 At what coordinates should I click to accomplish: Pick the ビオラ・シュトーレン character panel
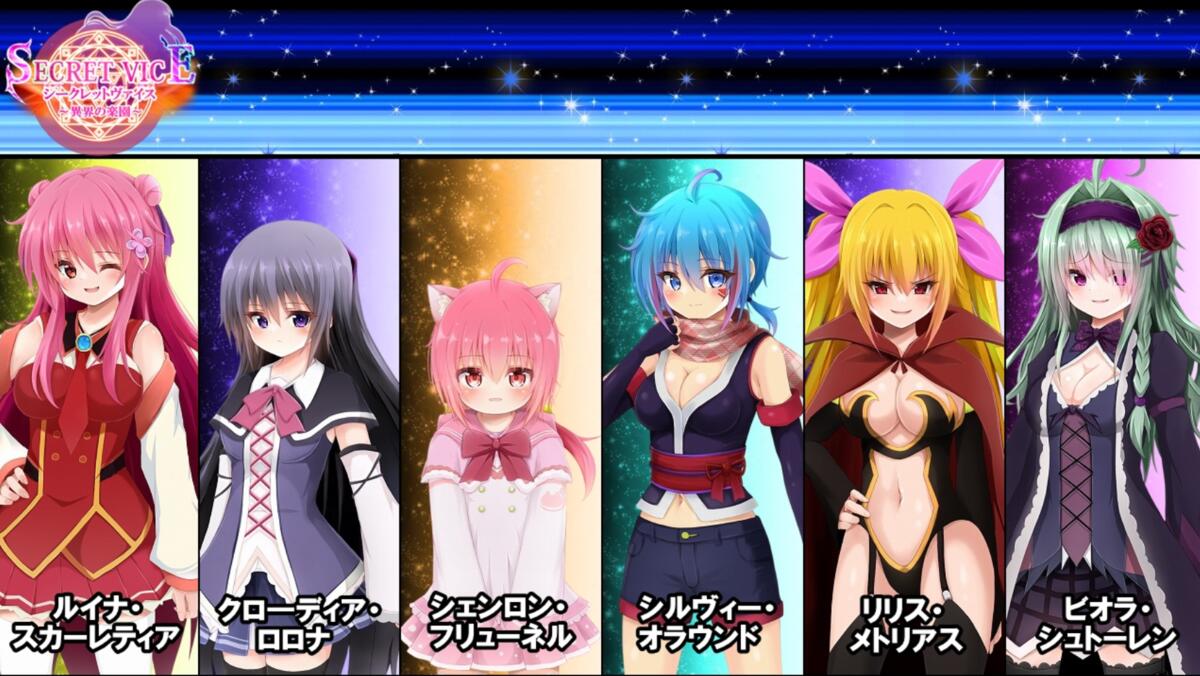1102,415
